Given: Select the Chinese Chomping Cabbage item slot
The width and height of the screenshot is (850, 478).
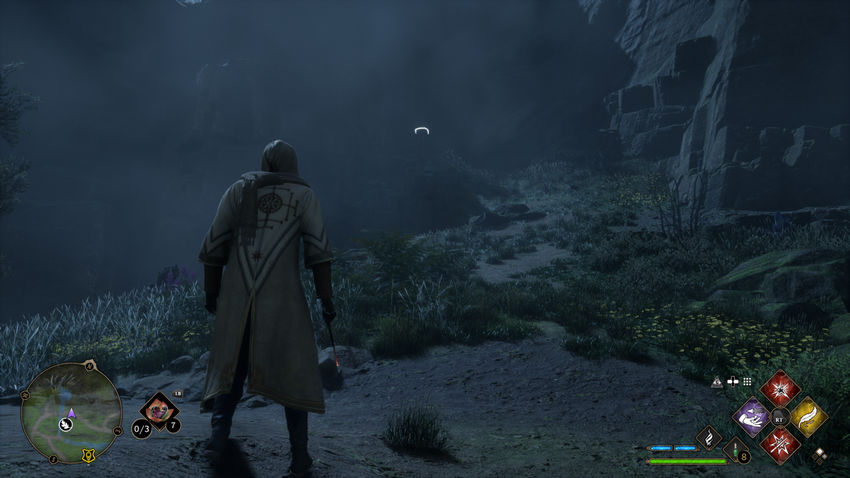Looking at the screenshot, I should (x=158, y=408).
